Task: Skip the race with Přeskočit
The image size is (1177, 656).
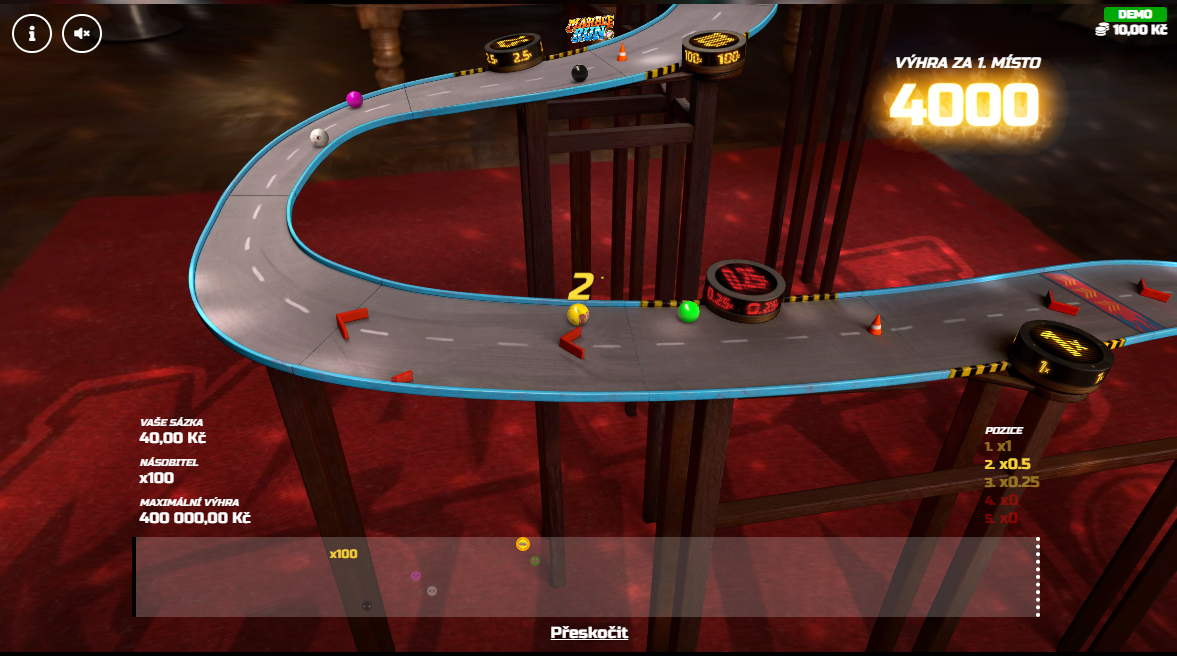Action: point(589,632)
